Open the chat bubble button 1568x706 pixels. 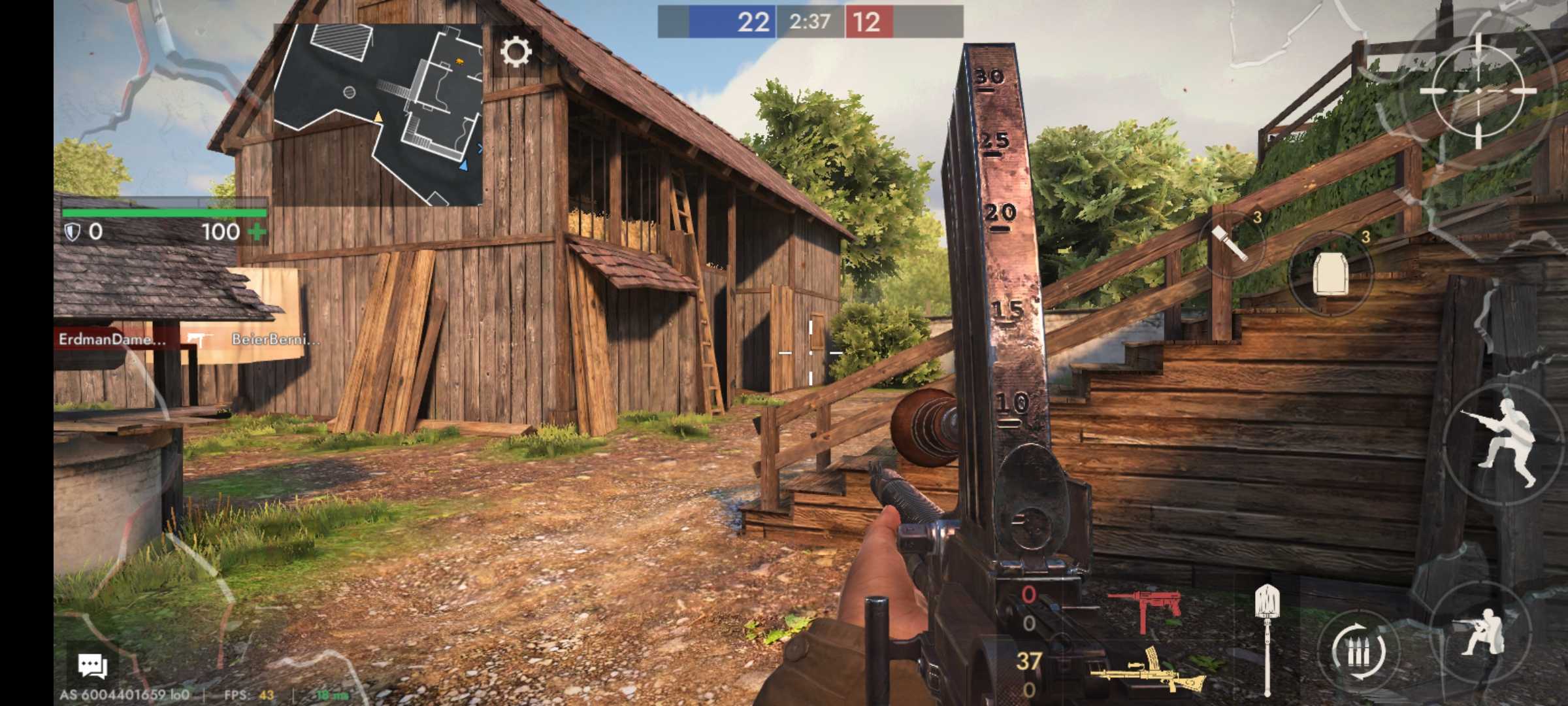(x=92, y=666)
